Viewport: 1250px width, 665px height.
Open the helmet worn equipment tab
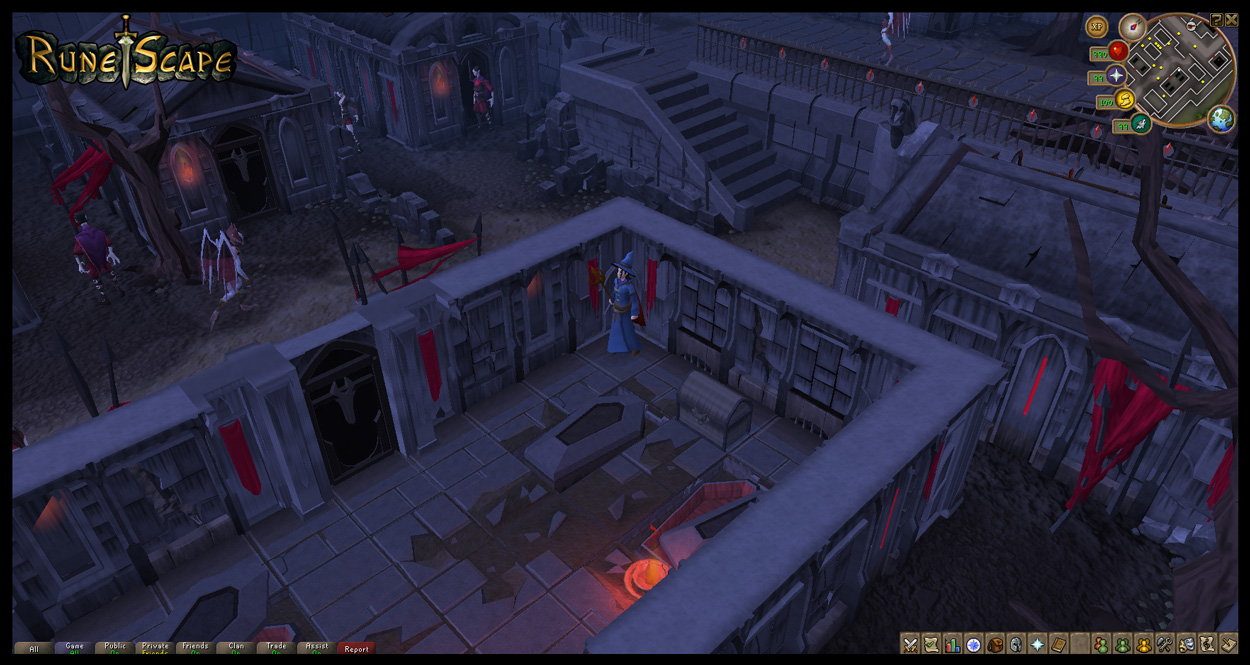pyautogui.click(x=1016, y=644)
